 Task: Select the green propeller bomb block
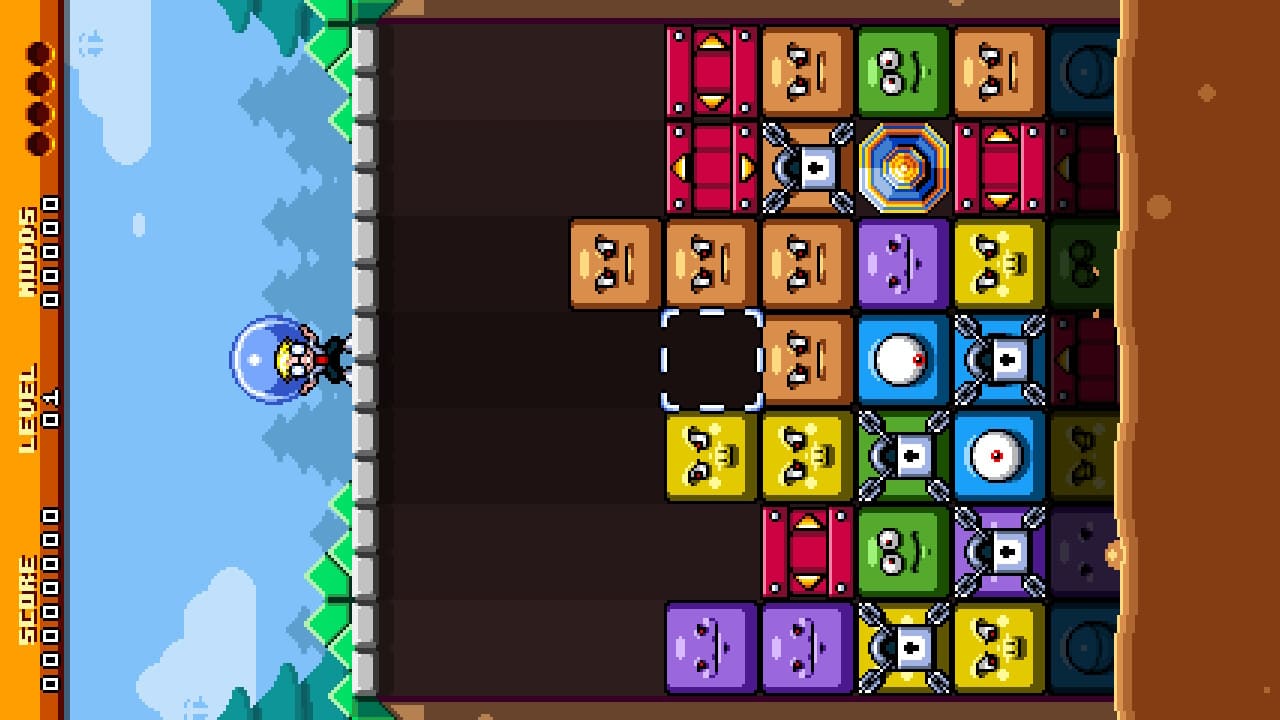901,458
